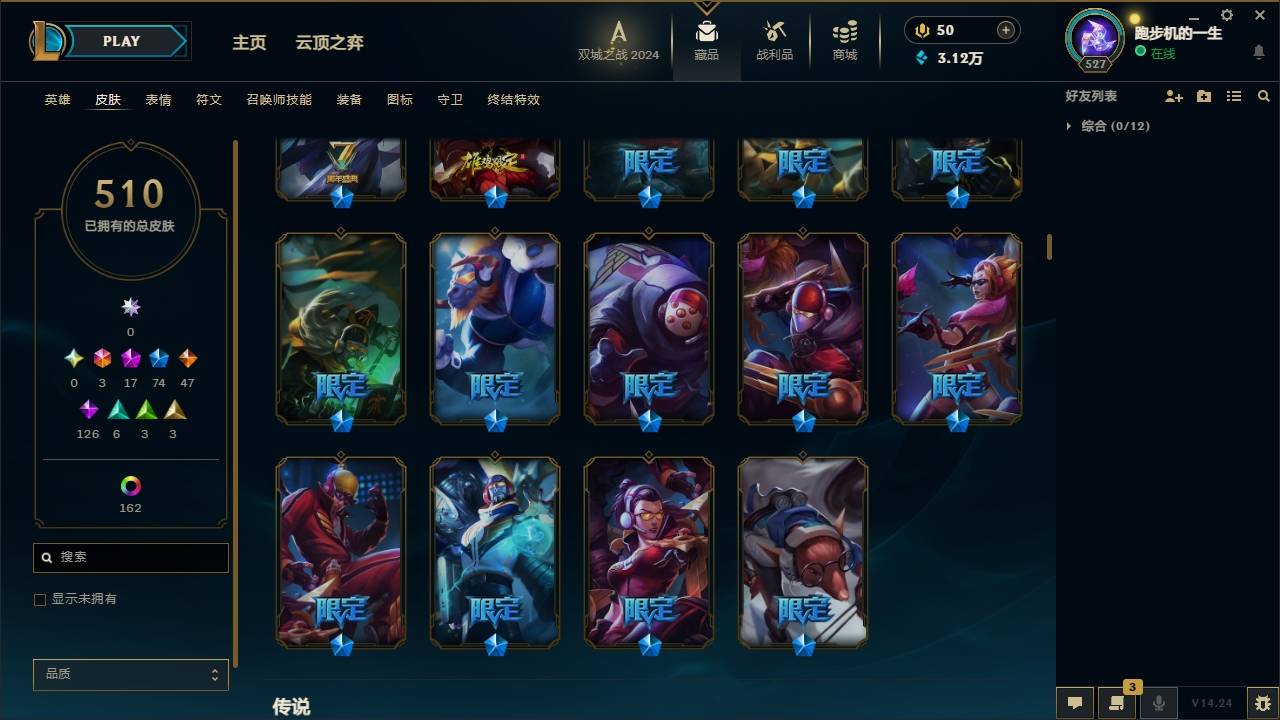Click the PLAY button
1280x720 pixels.
tap(121, 41)
